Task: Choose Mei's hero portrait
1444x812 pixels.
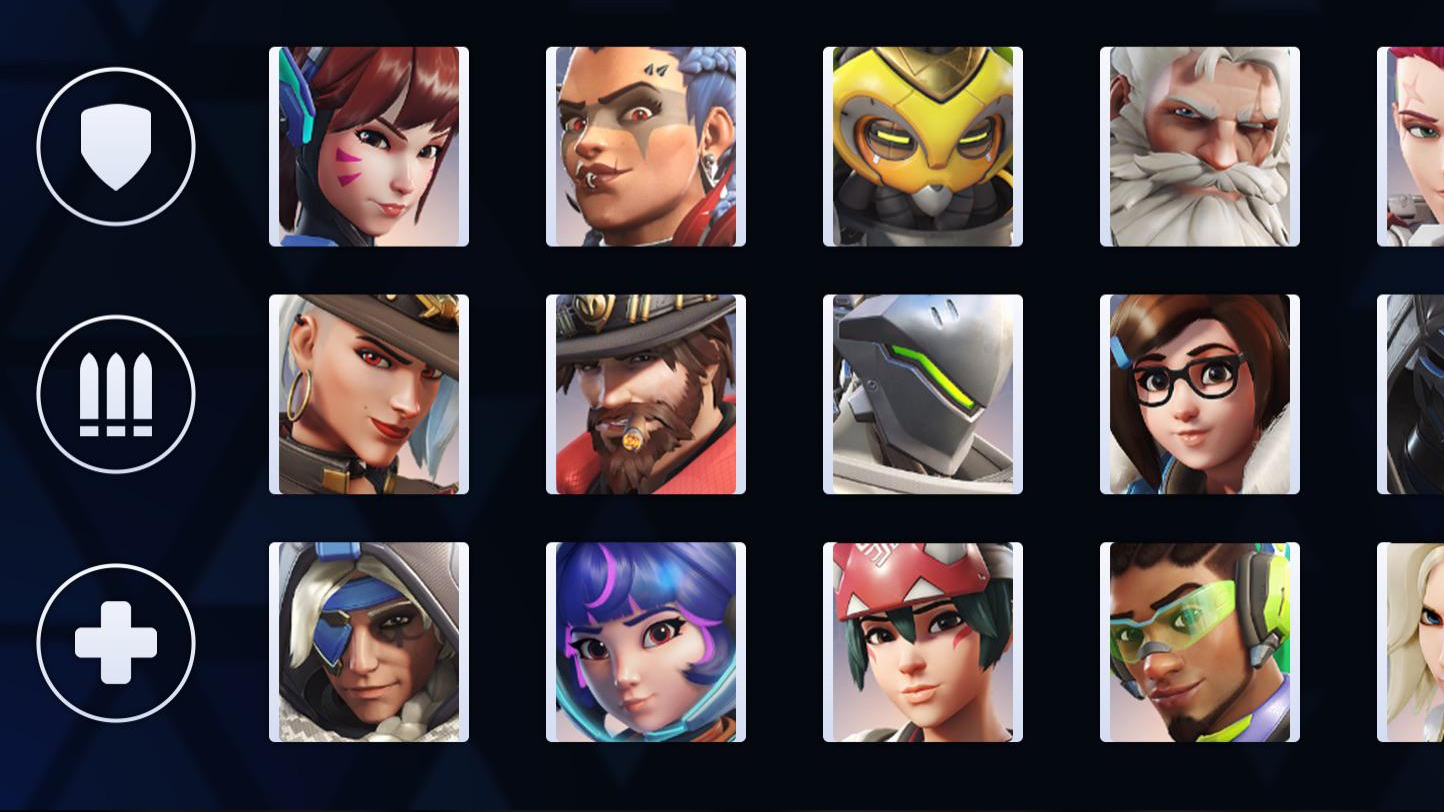Action: (1199, 393)
